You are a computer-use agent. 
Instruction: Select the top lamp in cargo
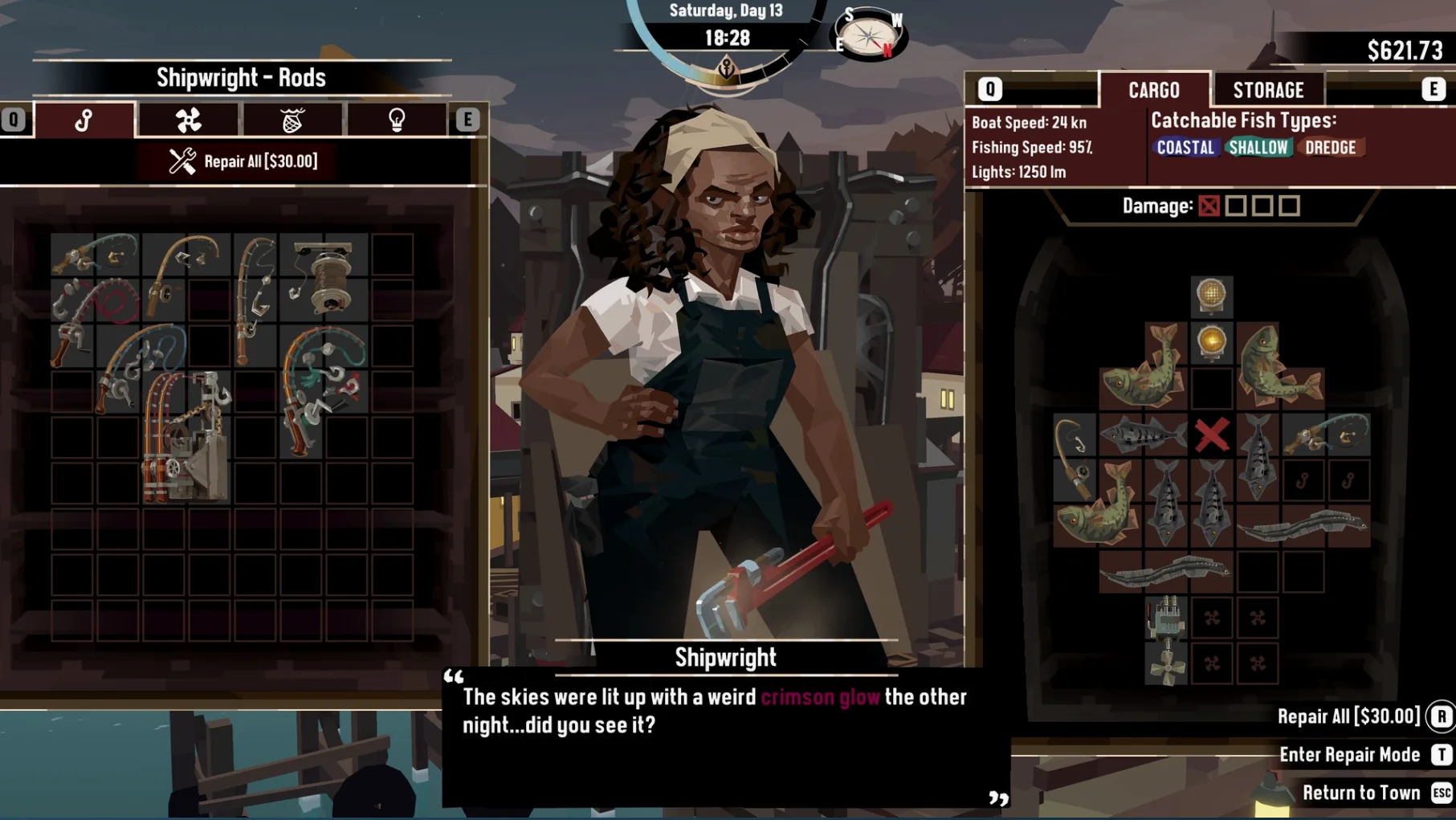coord(1211,295)
